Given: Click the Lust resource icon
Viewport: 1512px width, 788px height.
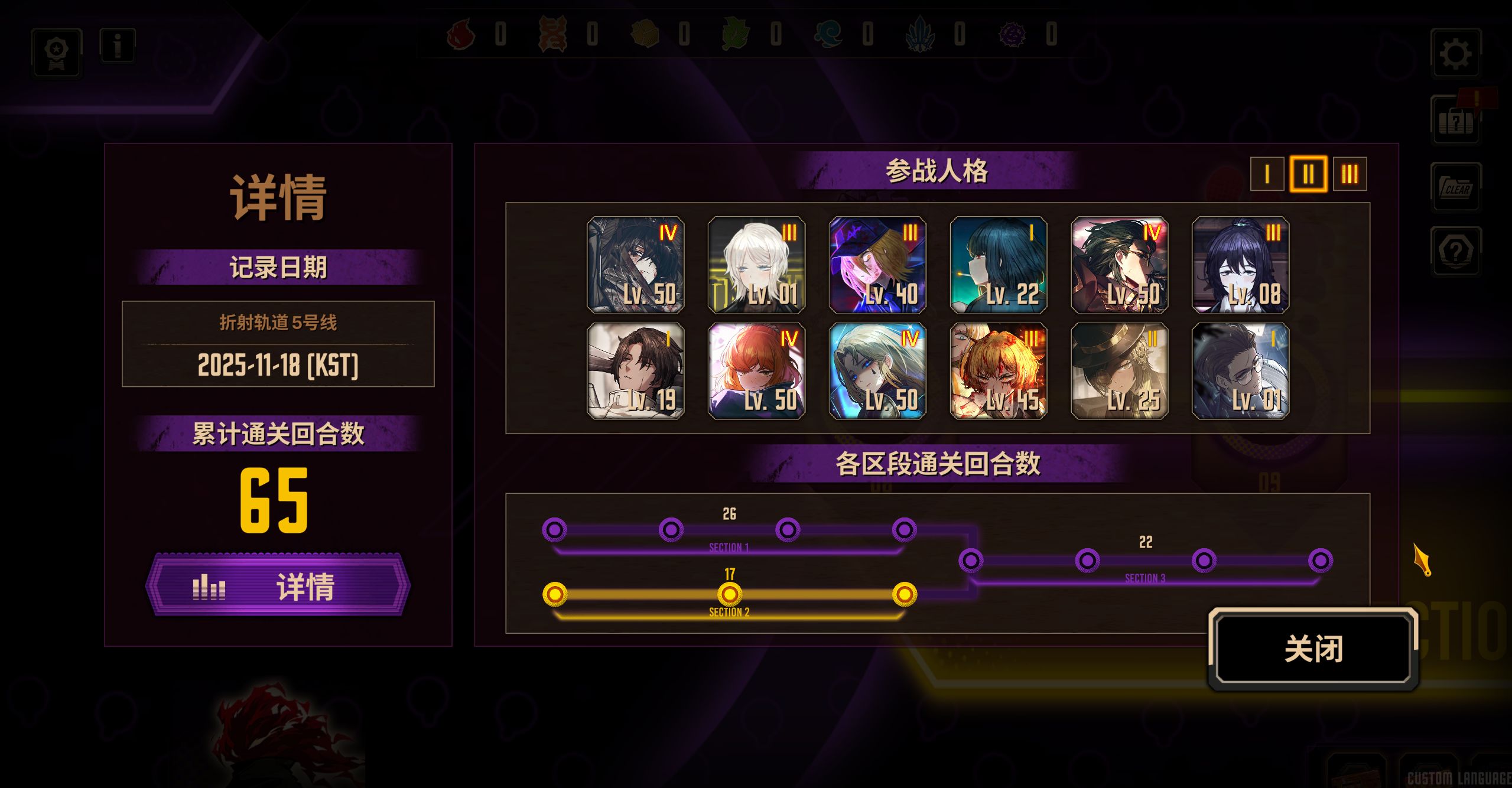Looking at the screenshot, I should (x=552, y=35).
